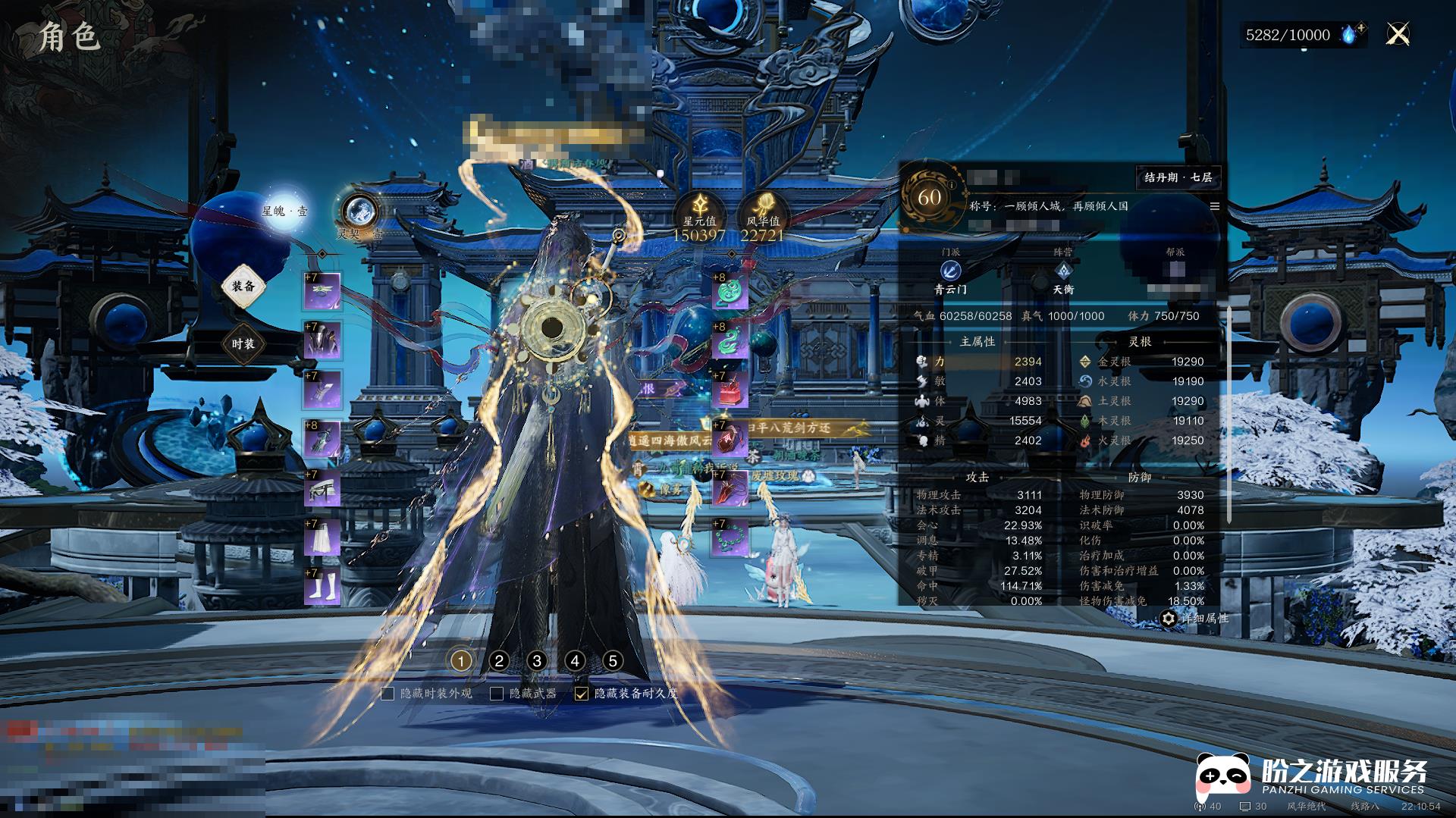Select the white boots equipment slot
1456x818 pixels.
coord(322,587)
